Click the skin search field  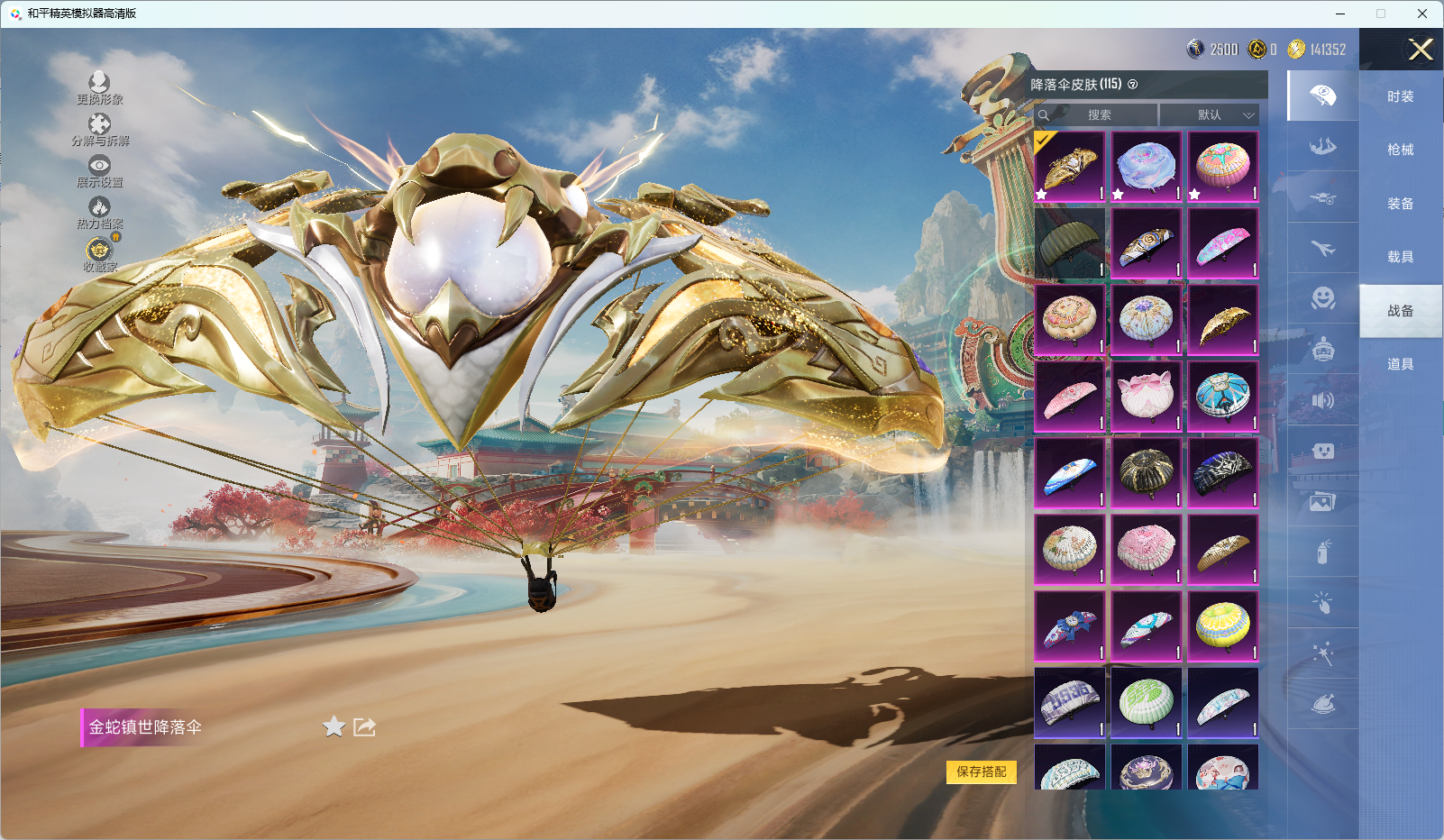point(1098,115)
